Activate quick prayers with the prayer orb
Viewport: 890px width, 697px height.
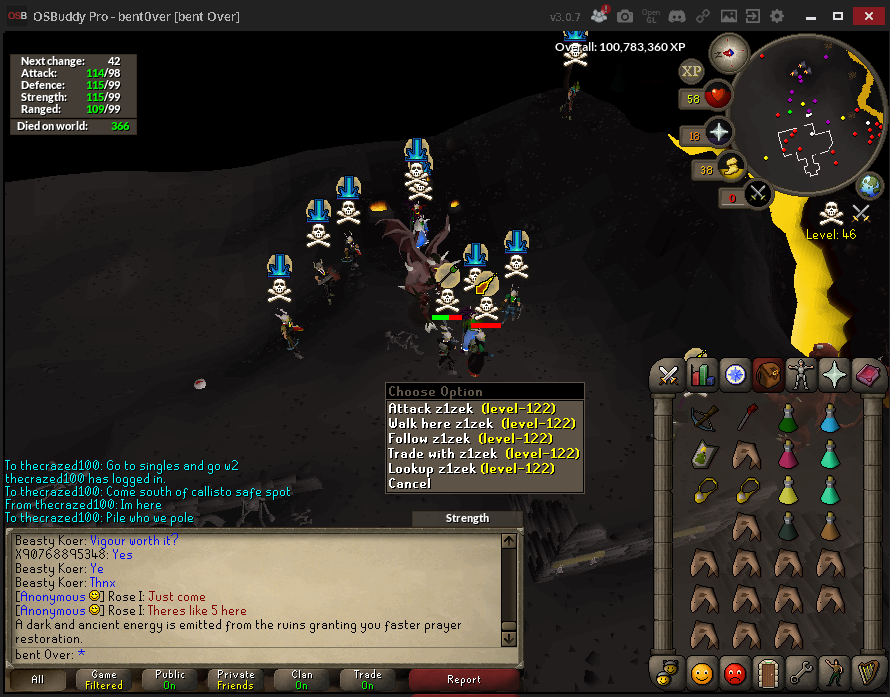pos(719,132)
